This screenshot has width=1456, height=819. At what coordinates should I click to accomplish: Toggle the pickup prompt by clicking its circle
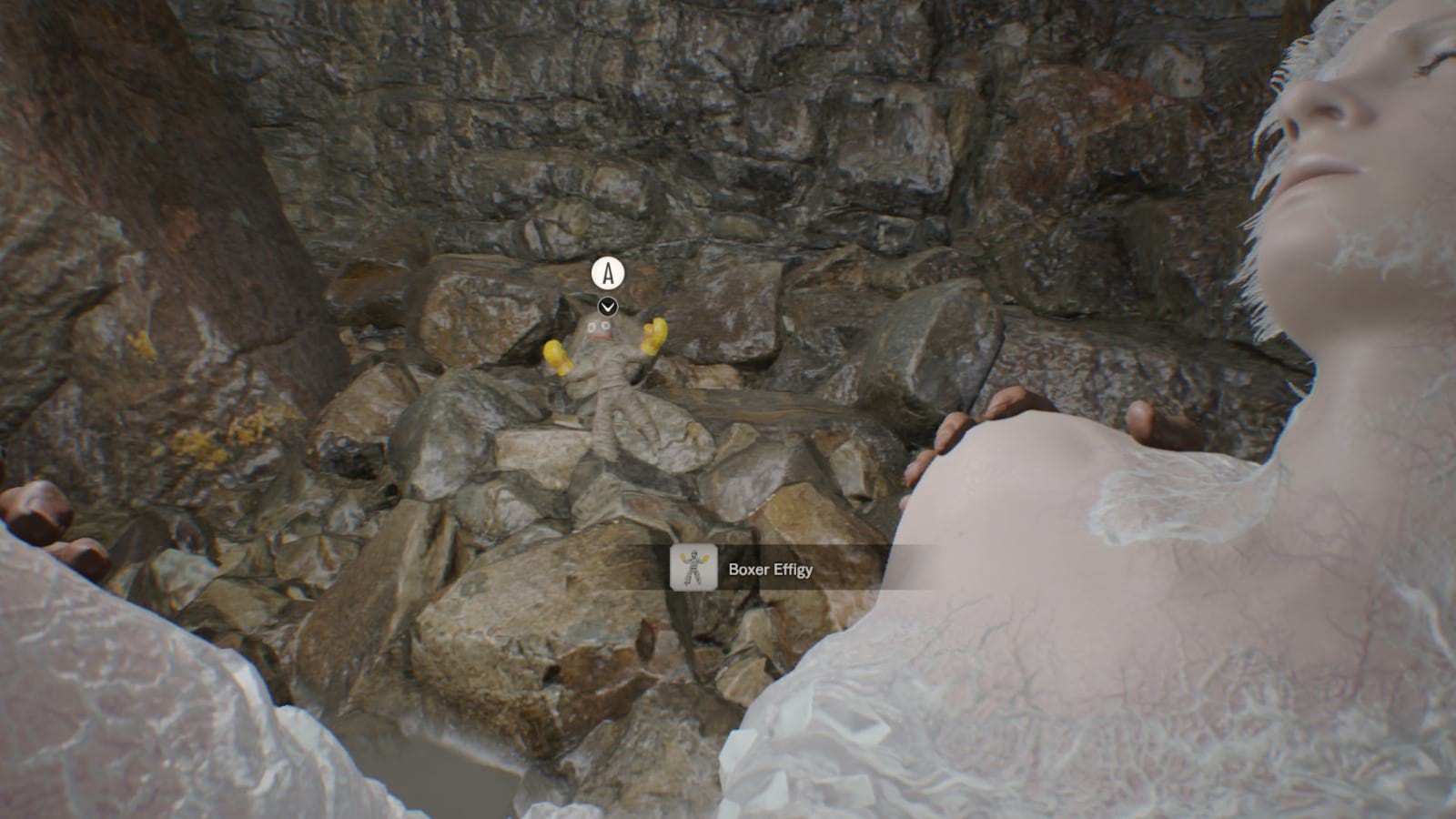(x=609, y=273)
